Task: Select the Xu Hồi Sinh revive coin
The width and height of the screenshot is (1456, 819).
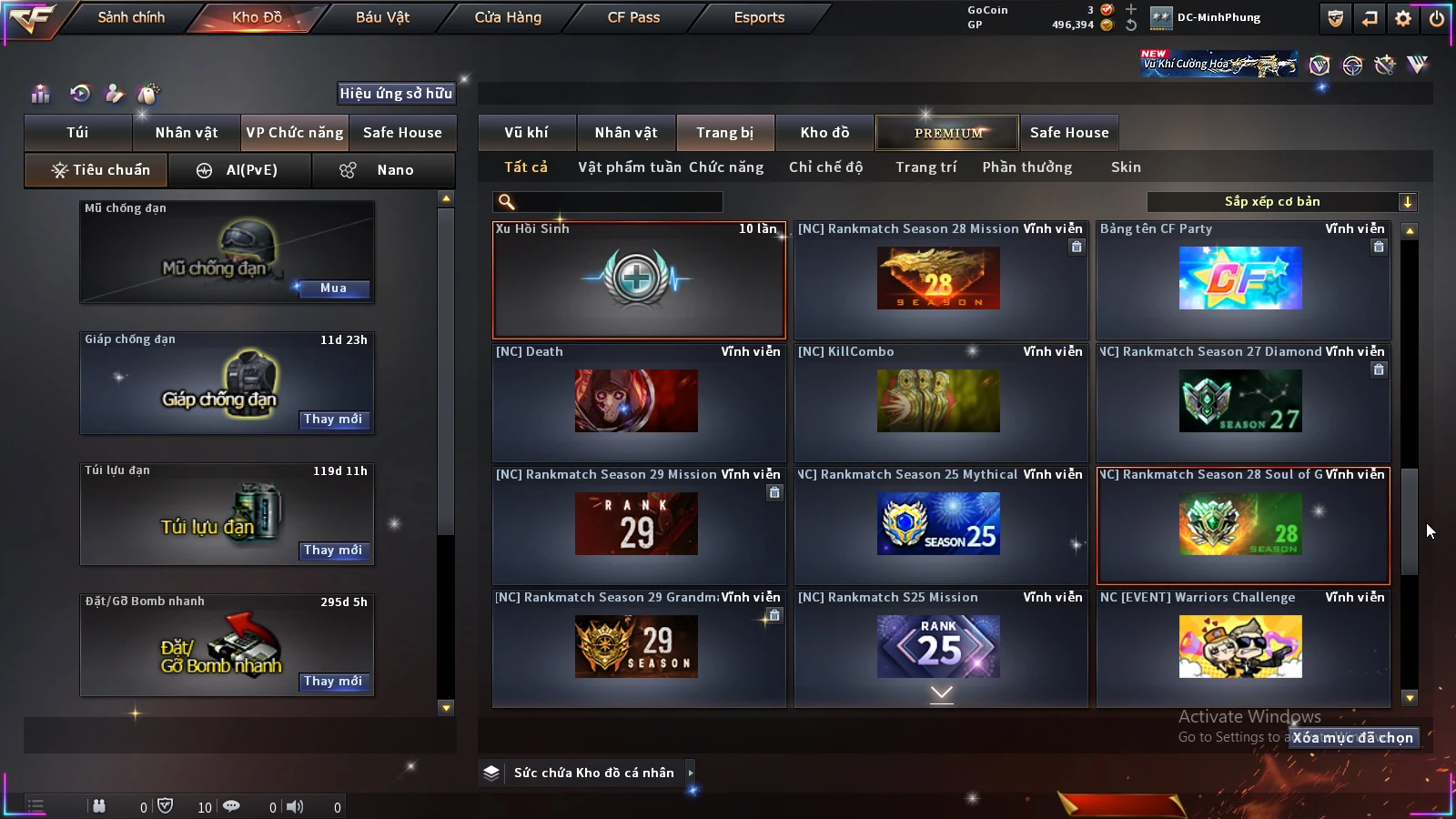Action: 638,279
